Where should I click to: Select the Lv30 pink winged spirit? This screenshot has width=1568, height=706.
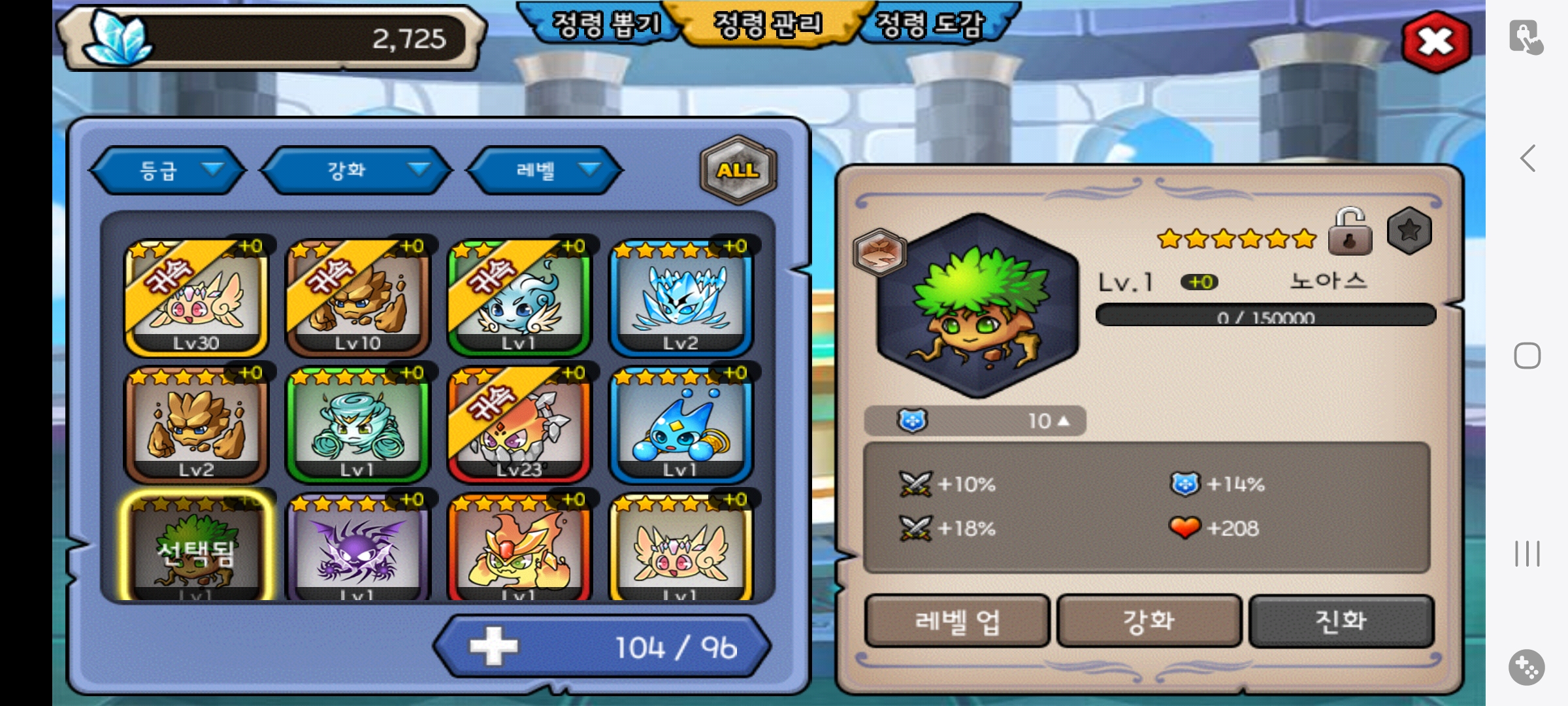click(x=196, y=298)
